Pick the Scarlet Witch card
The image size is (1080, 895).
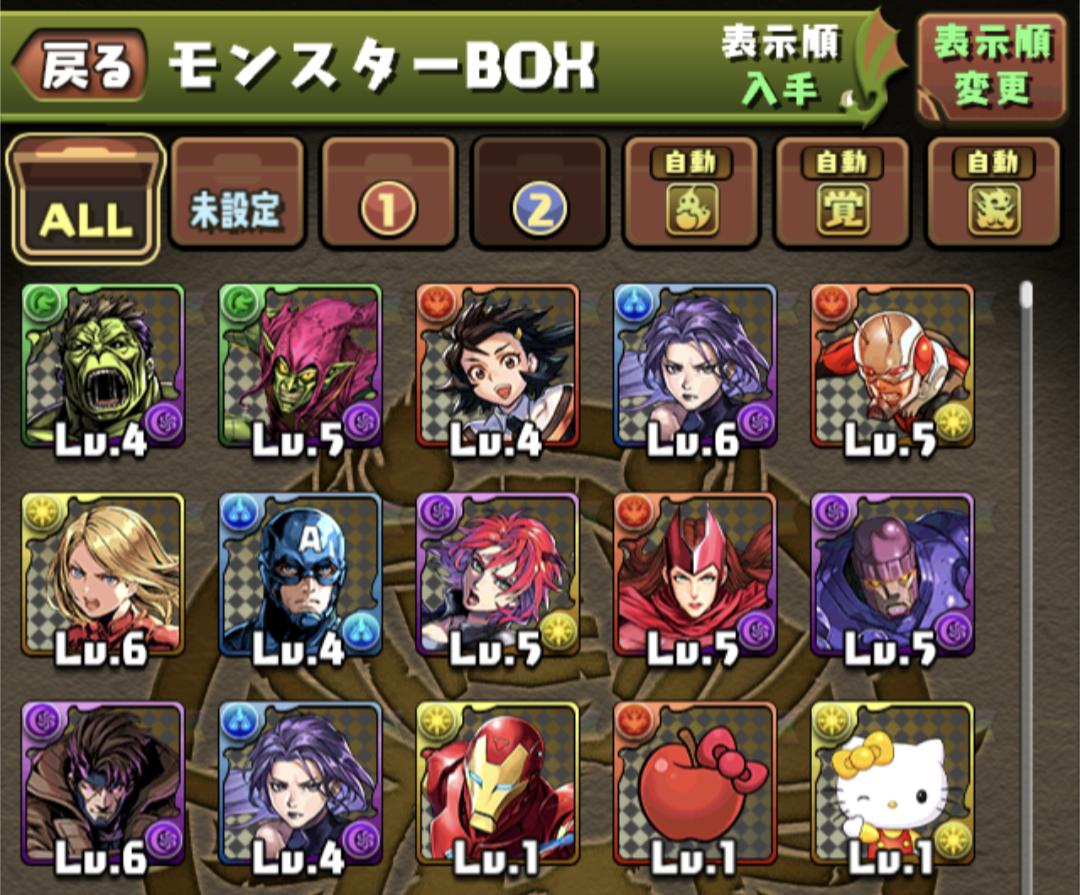click(695, 575)
